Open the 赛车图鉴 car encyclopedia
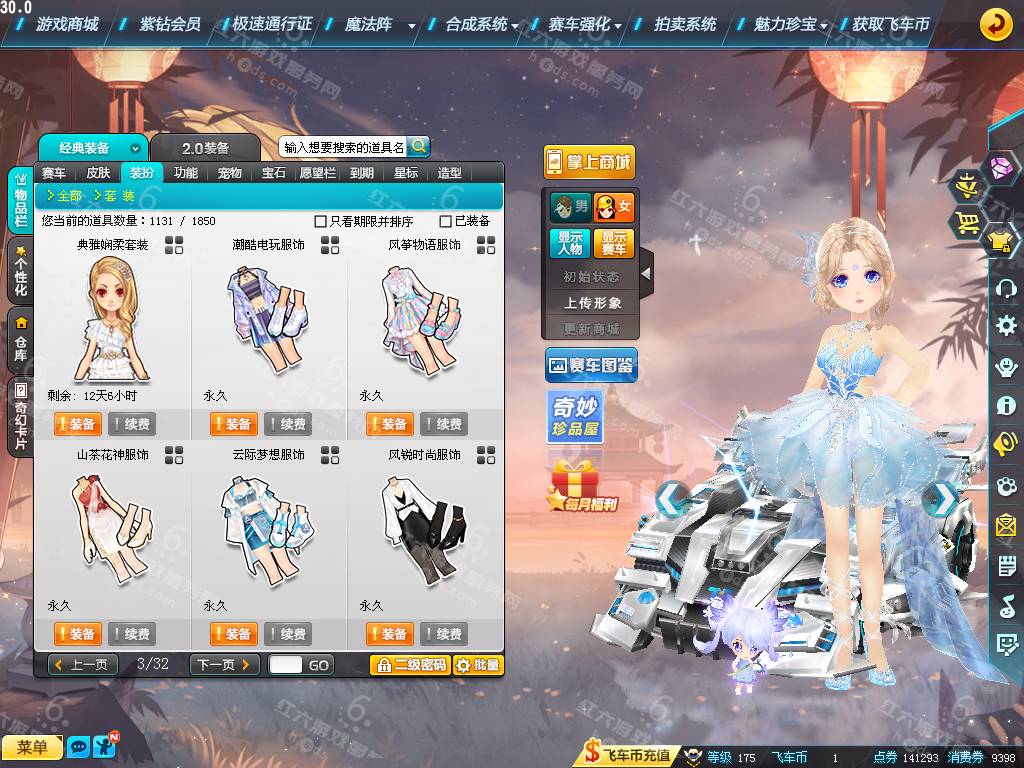This screenshot has width=1024, height=768. click(x=591, y=366)
